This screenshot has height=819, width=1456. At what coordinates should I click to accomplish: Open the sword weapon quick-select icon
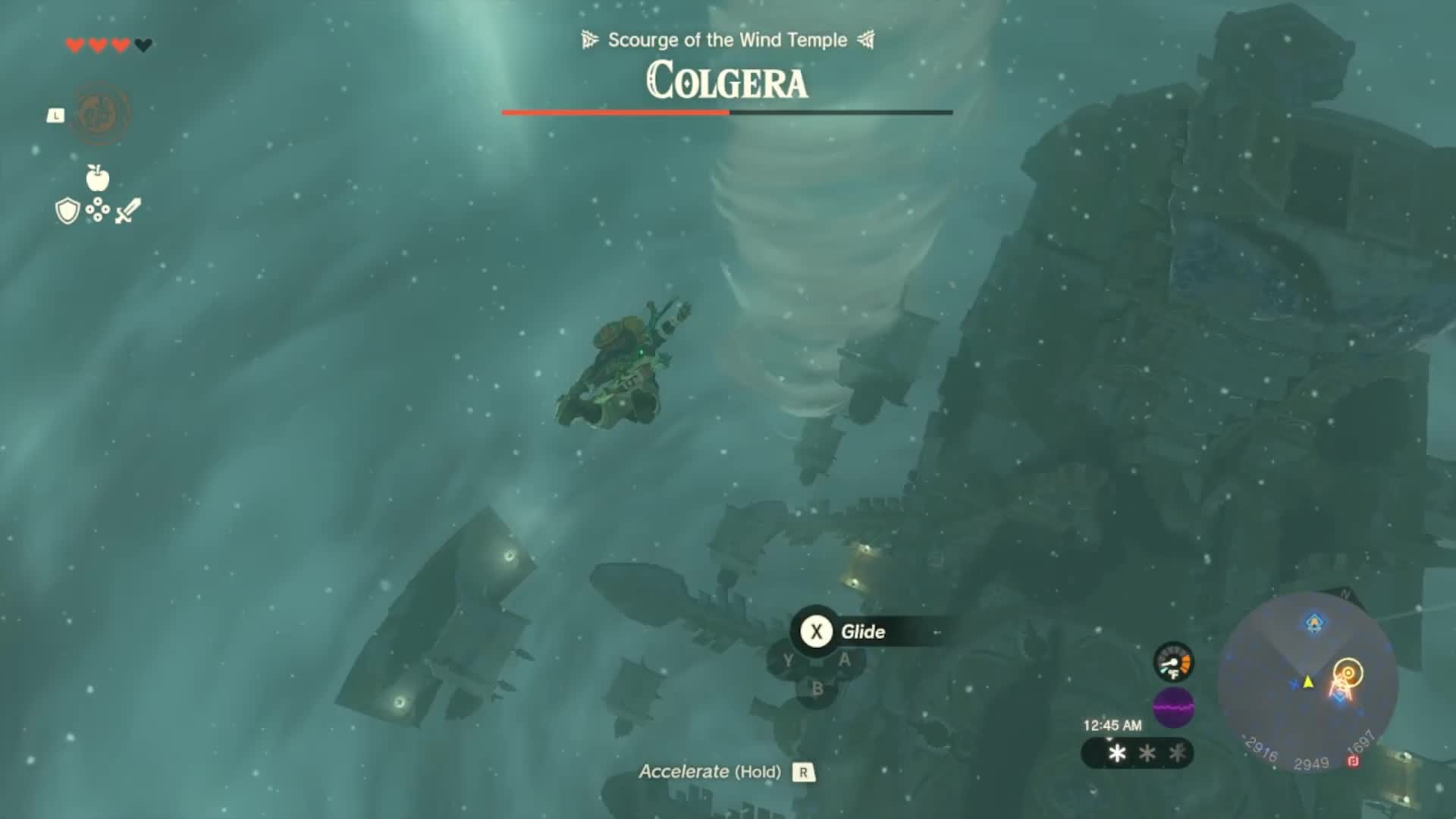pos(128,211)
